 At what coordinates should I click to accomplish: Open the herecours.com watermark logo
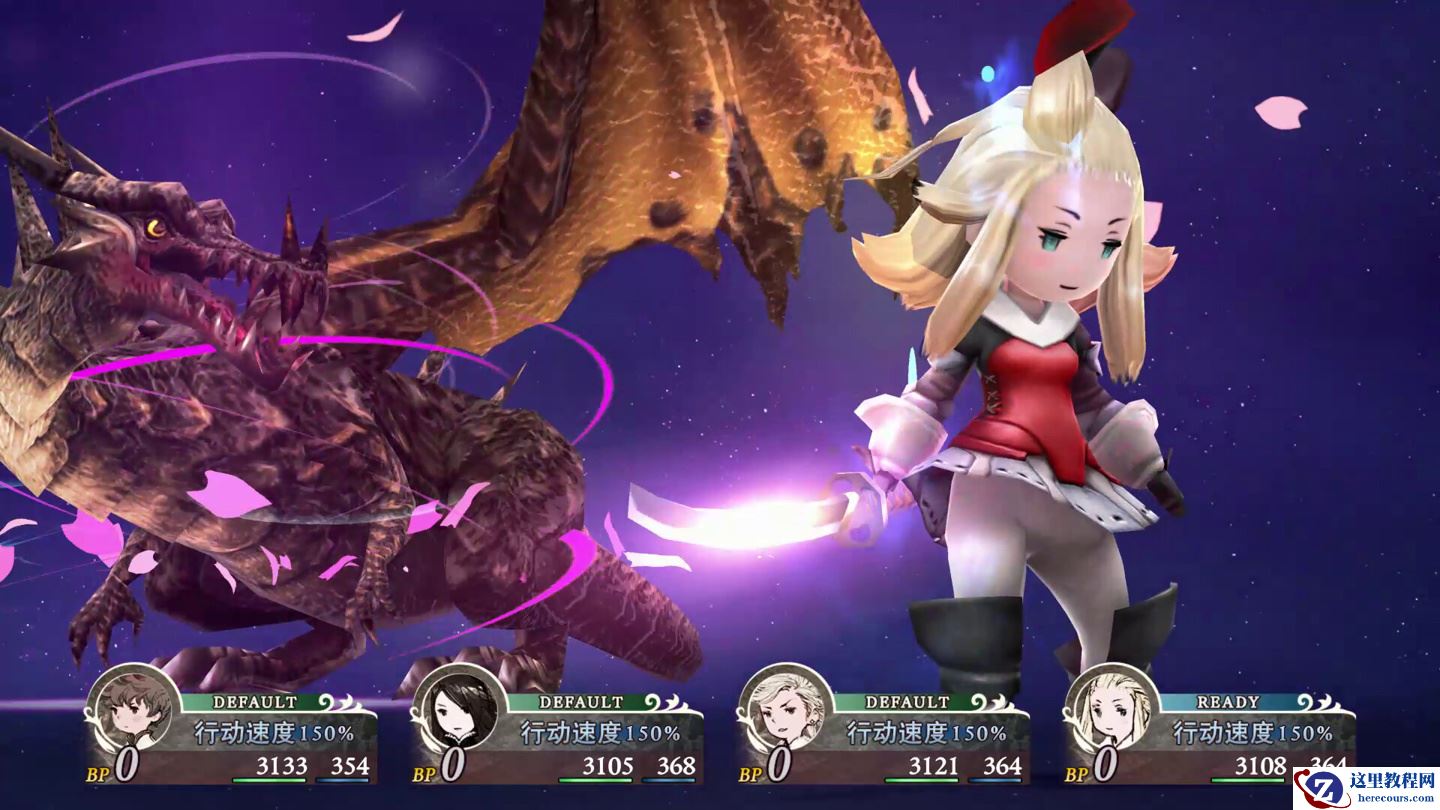tap(1366, 788)
